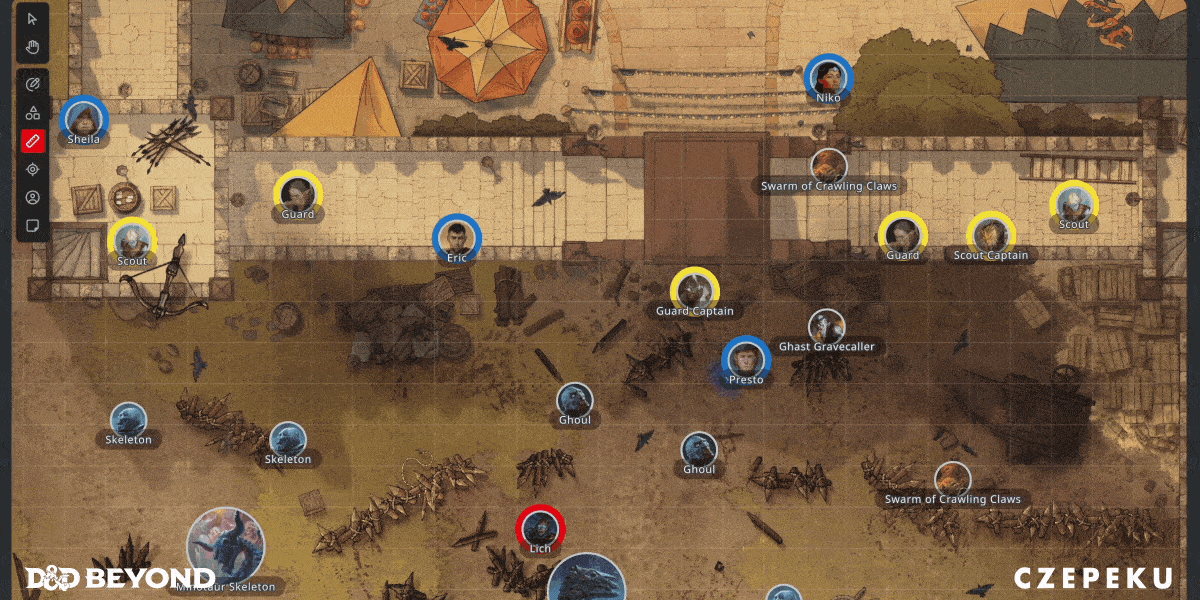Switch to the hand pan tool
Image resolution: width=1200 pixels, height=600 pixels.
tap(32, 46)
